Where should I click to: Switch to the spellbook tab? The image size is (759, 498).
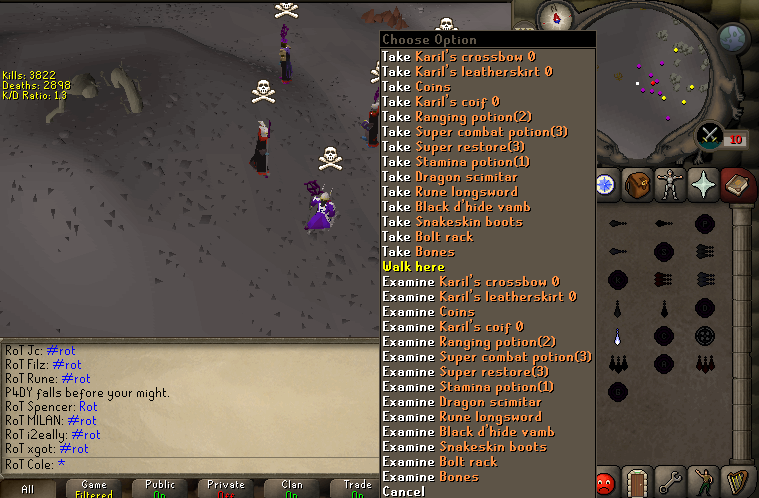pos(736,184)
